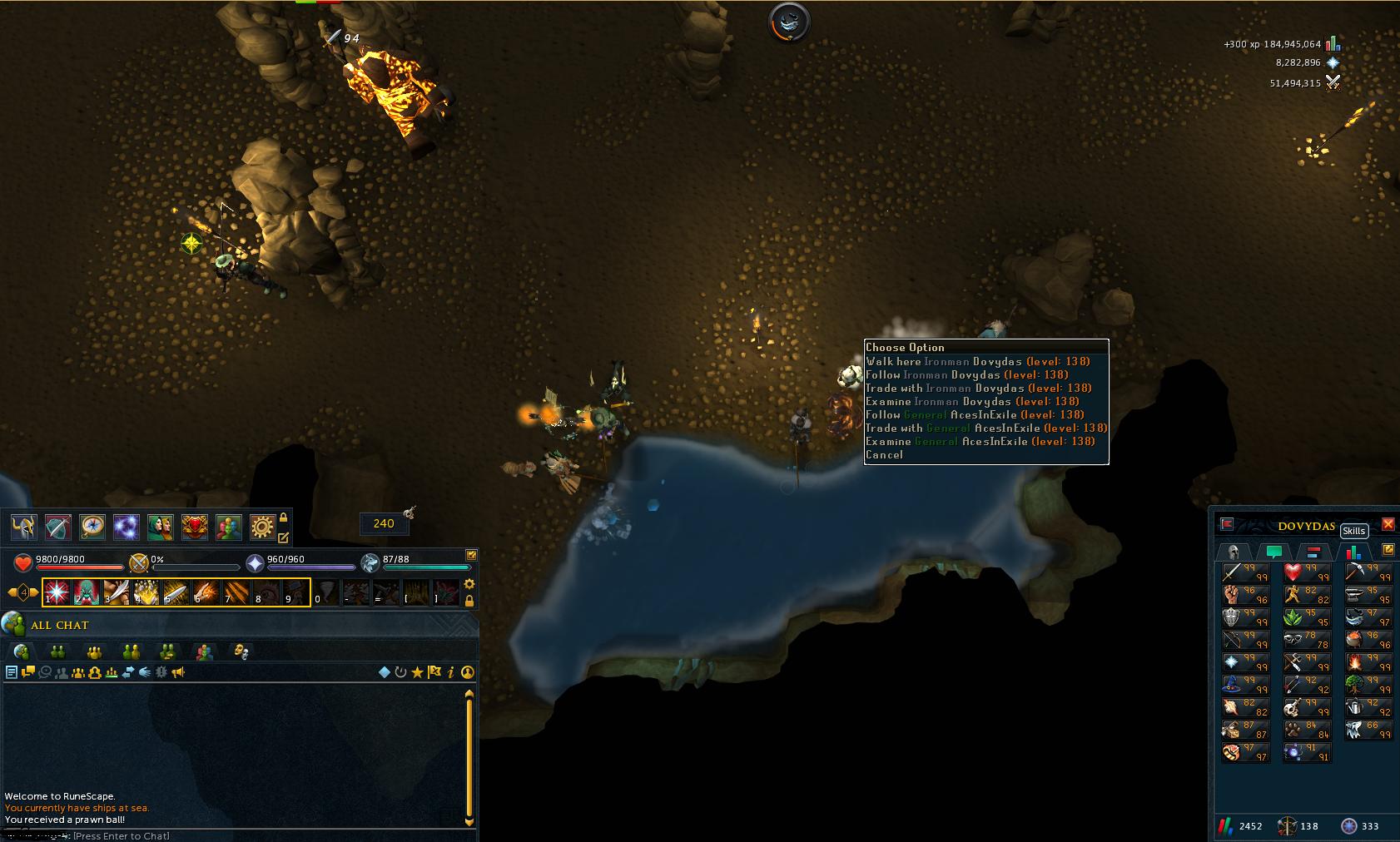Viewport: 1400px width, 842px height.
Task: Switch to the Skills bar-chart tab
Action: (x=1353, y=552)
